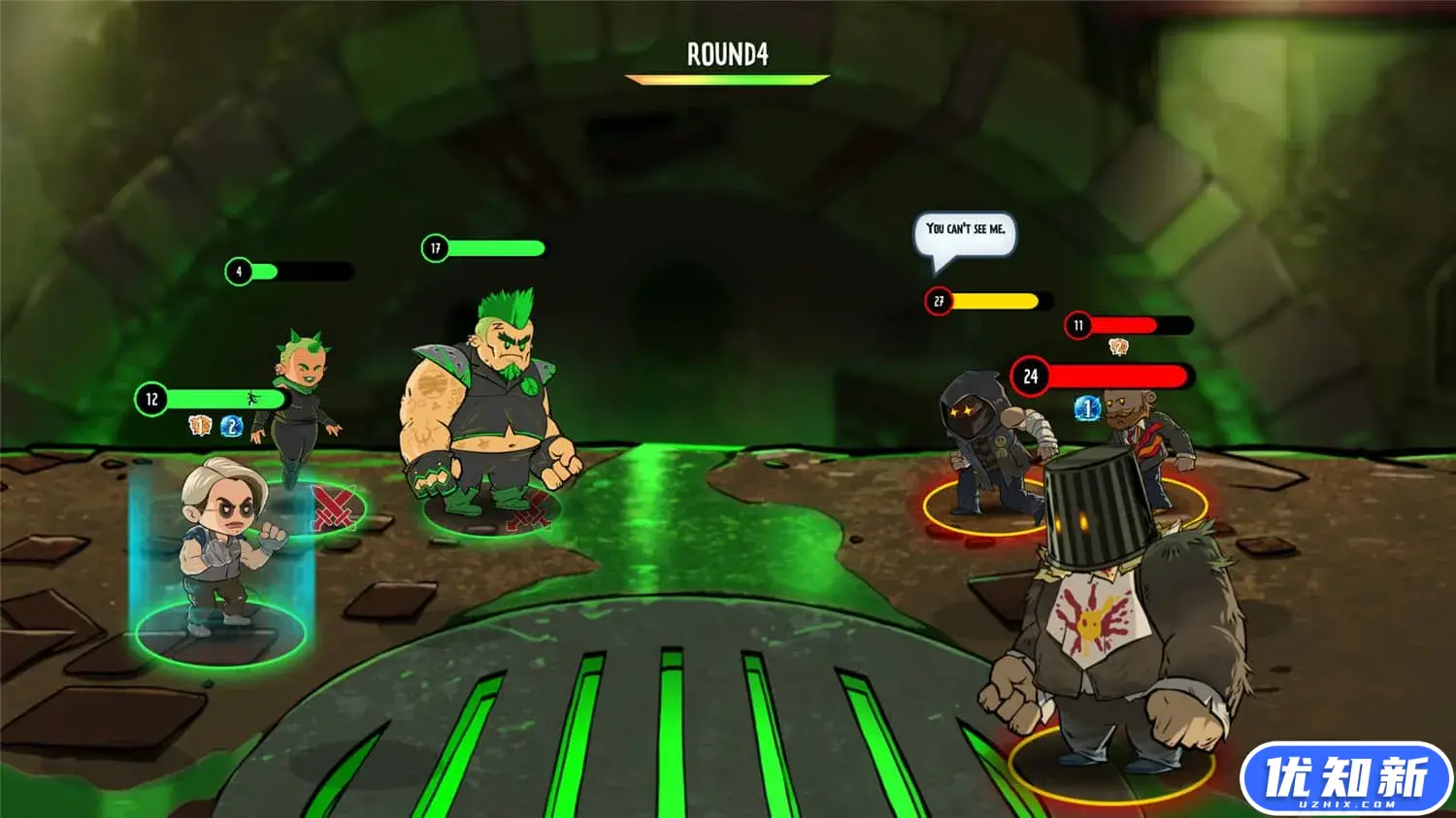The width and height of the screenshot is (1456, 818).
Task: Select the blue shield buff icon showing 2
Action: coord(230,424)
